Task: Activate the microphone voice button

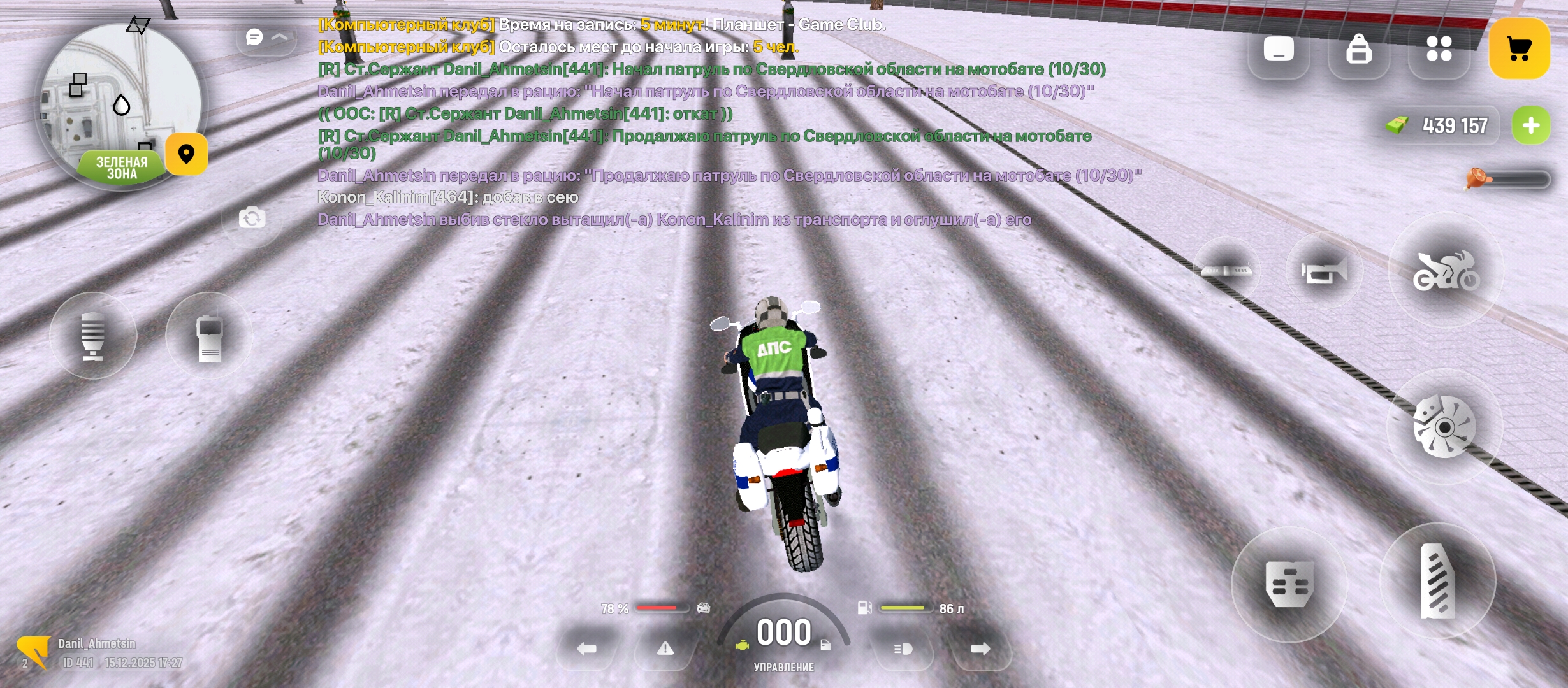Action: (93, 336)
